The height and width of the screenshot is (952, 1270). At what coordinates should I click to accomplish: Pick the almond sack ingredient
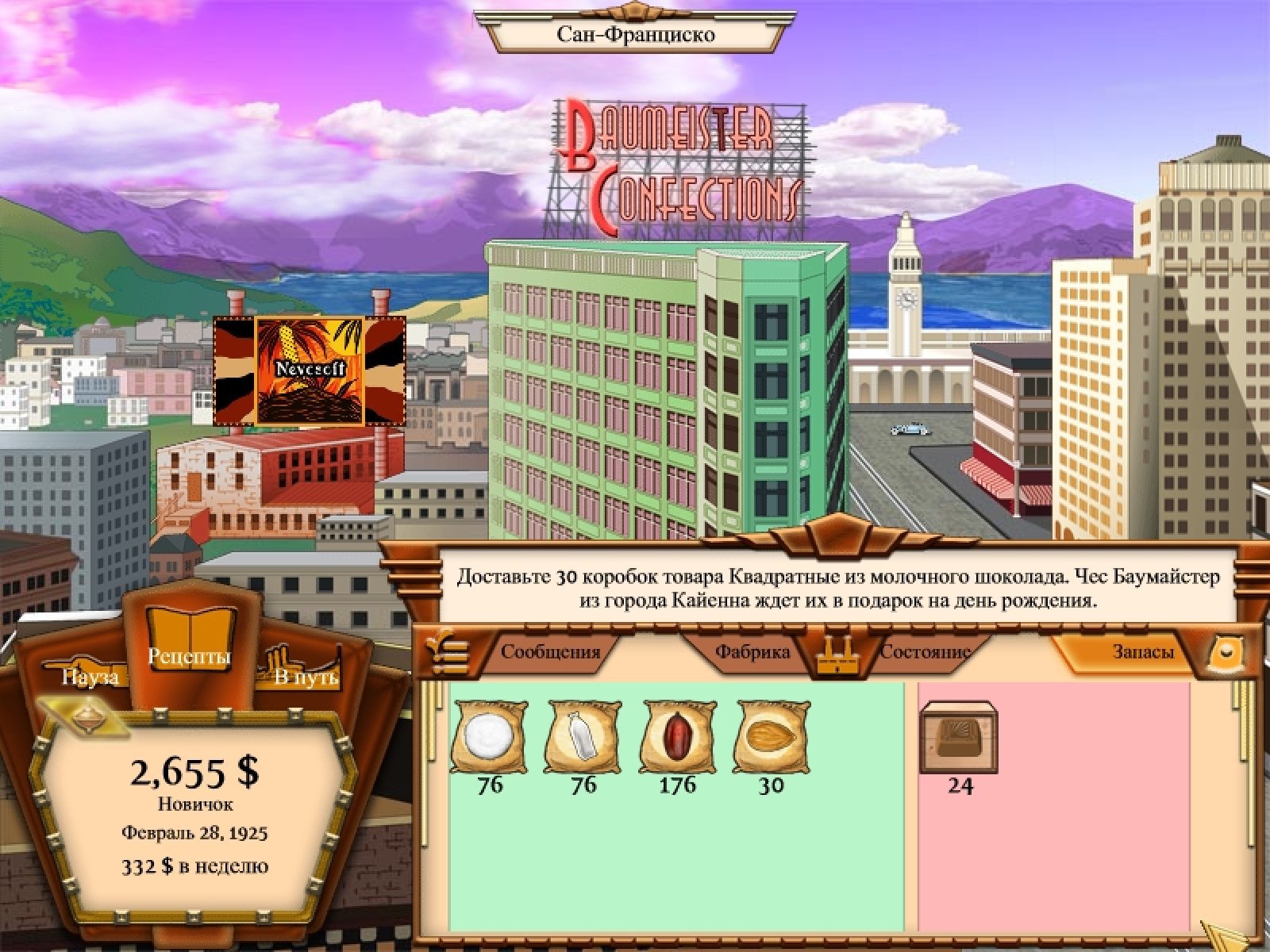772,736
